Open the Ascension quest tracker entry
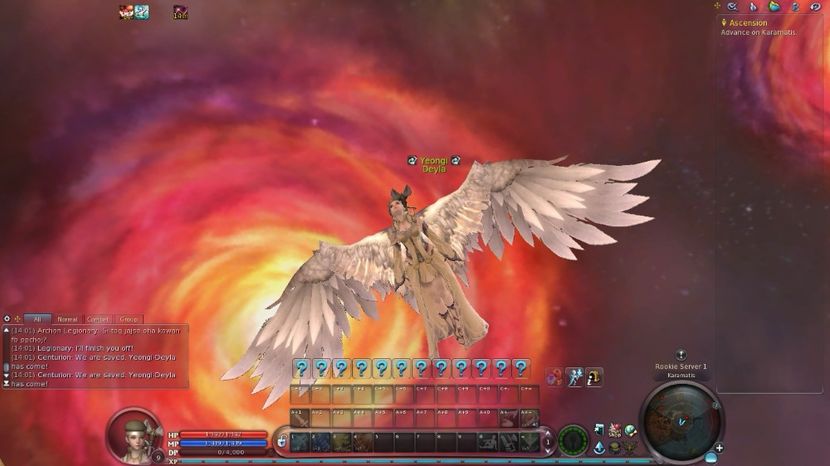Viewport: 830px width, 466px height. coord(748,23)
